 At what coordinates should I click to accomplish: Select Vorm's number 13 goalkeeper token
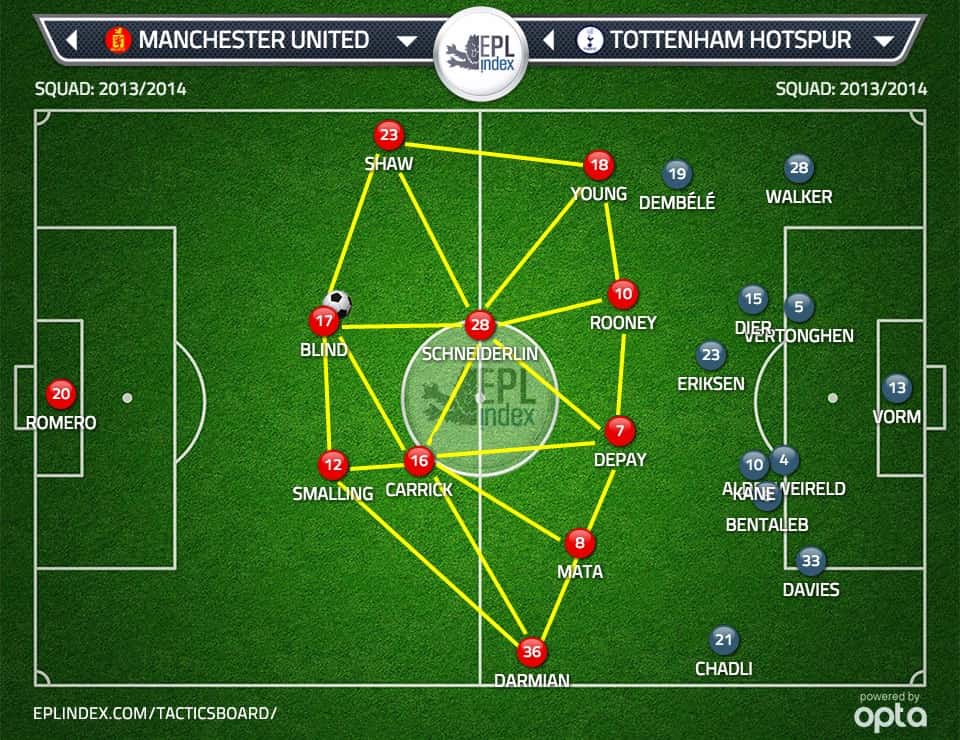tap(897, 388)
